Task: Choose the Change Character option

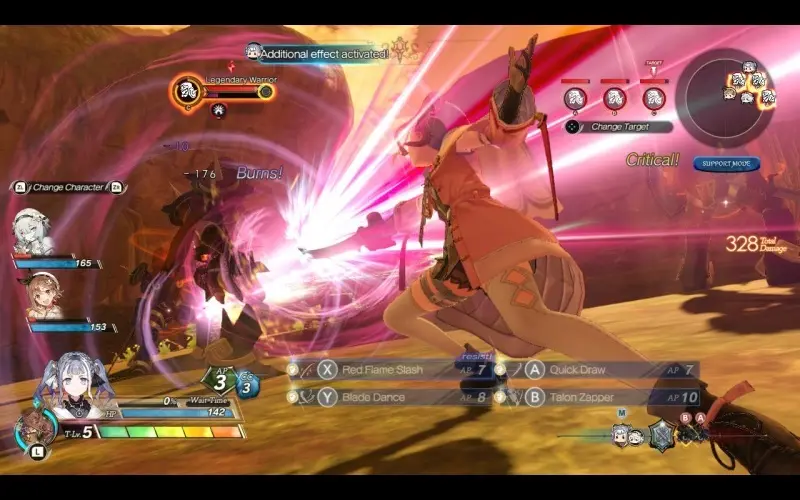Action: coord(68,187)
